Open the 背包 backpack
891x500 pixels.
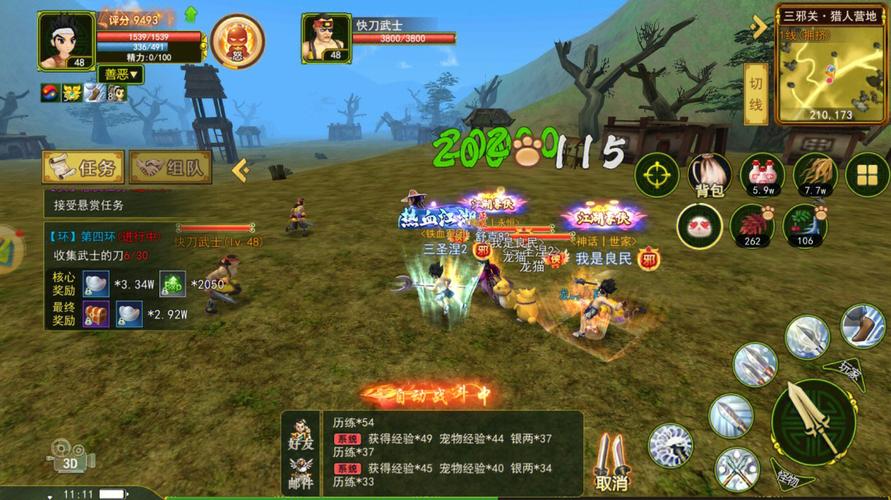pyautogui.click(x=708, y=175)
